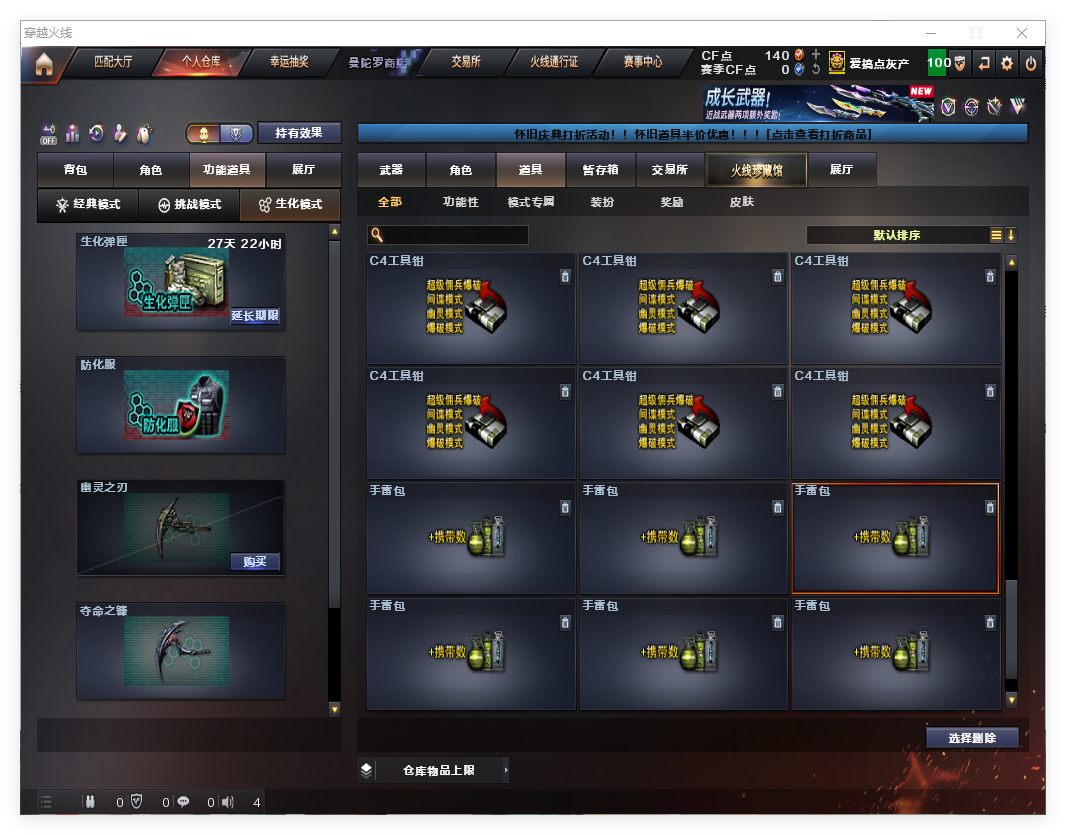Open the 幸运抽奖 lucky draw tab

[289, 62]
